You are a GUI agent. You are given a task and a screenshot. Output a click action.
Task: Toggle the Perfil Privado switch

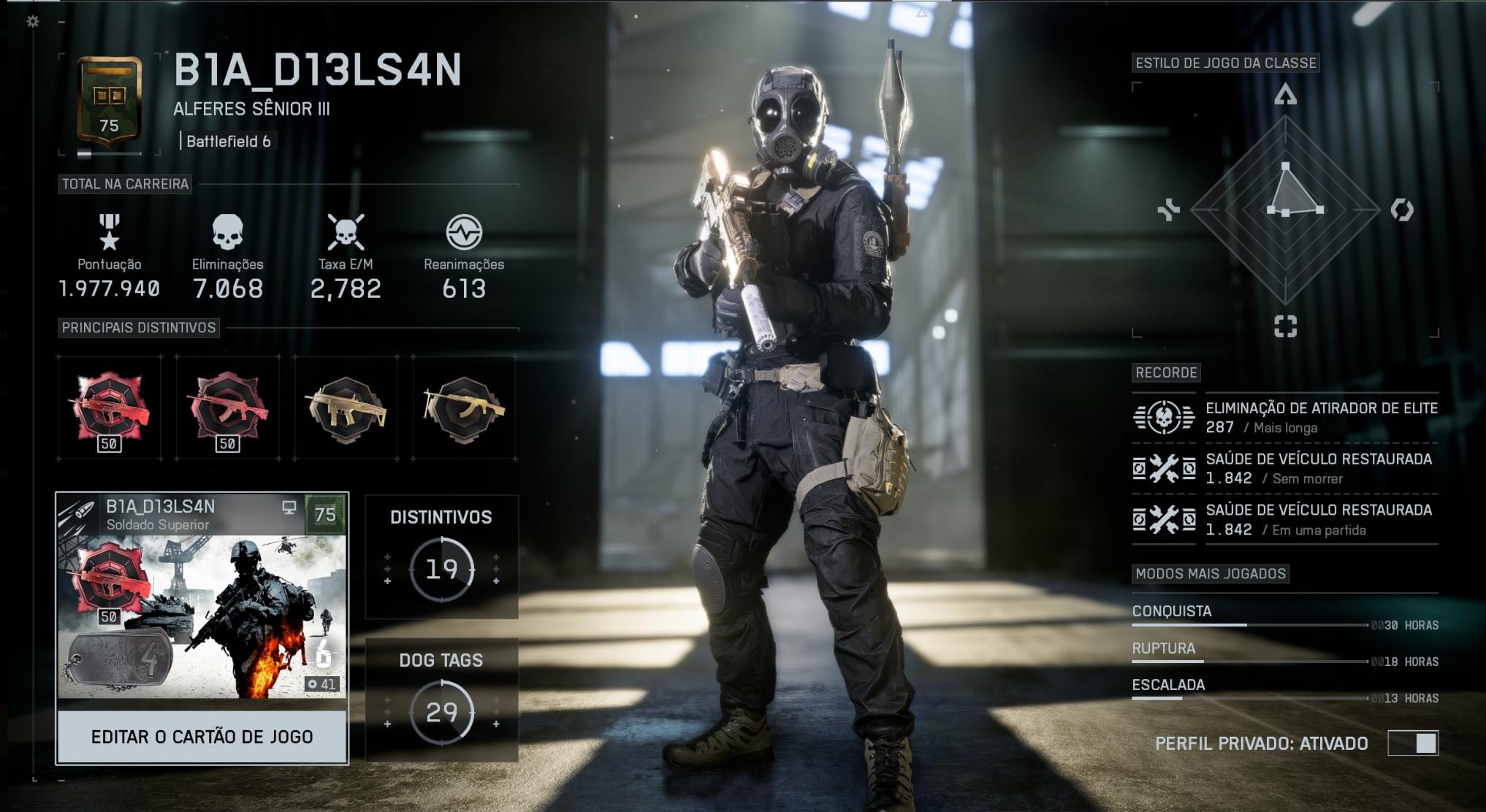pos(1413,743)
